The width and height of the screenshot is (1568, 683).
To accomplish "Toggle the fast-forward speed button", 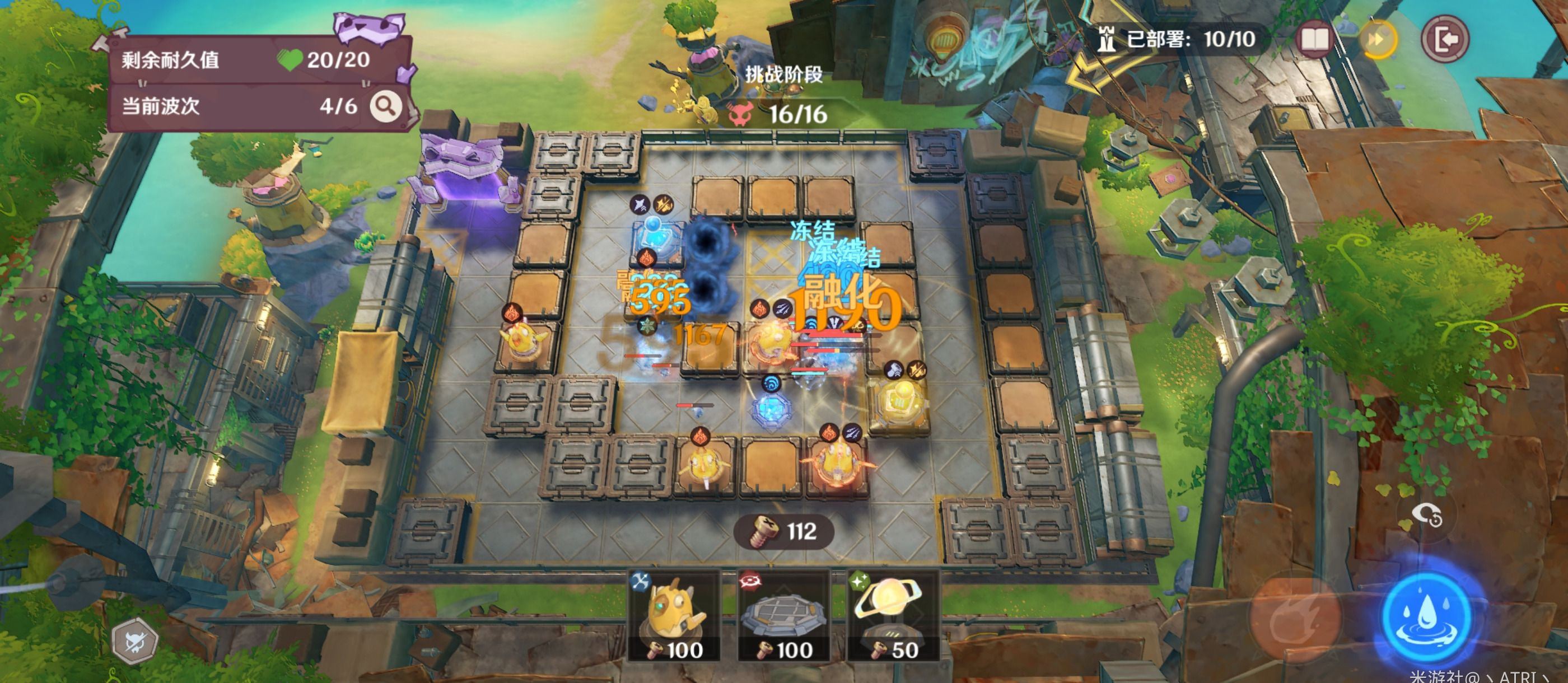I will pos(1378,40).
